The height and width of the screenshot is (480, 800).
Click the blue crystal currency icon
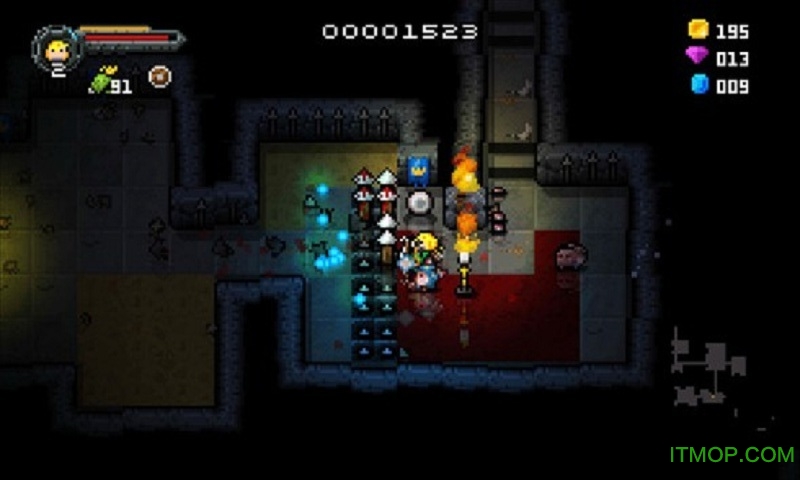pyautogui.click(x=699, y=85)
